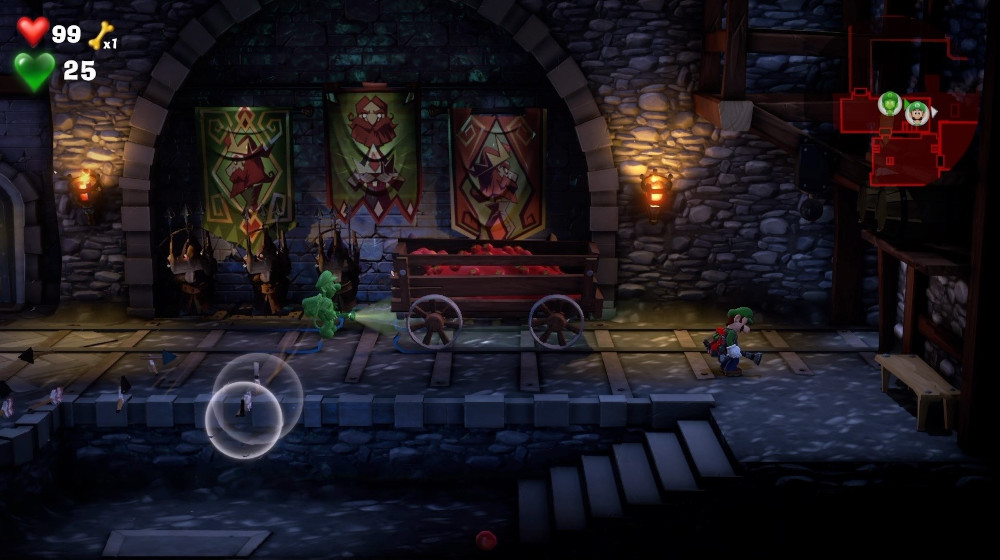The width and height of the screenshot is (1000, 560).
Task: Click the golden bone item icon
Action: [x=100, y=35]
